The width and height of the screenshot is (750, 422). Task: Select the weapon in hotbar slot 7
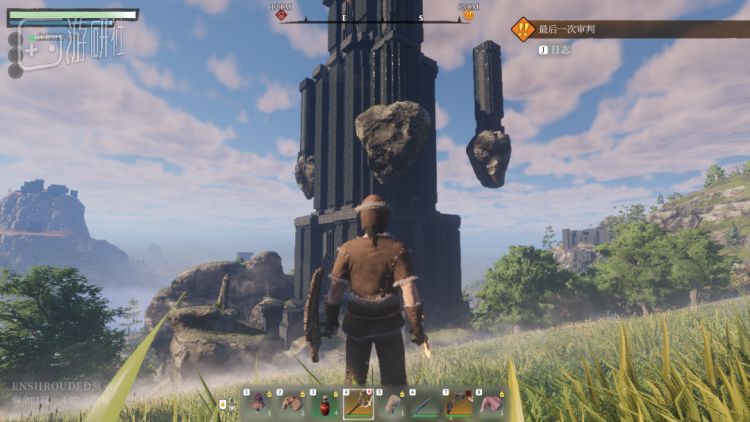click(x=459, y=404)
